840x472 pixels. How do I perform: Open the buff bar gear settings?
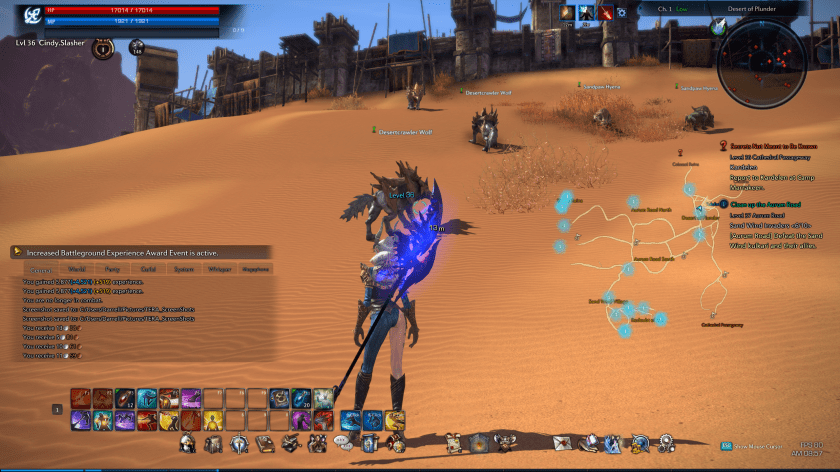pyautogui.click(x=621, y=13)
